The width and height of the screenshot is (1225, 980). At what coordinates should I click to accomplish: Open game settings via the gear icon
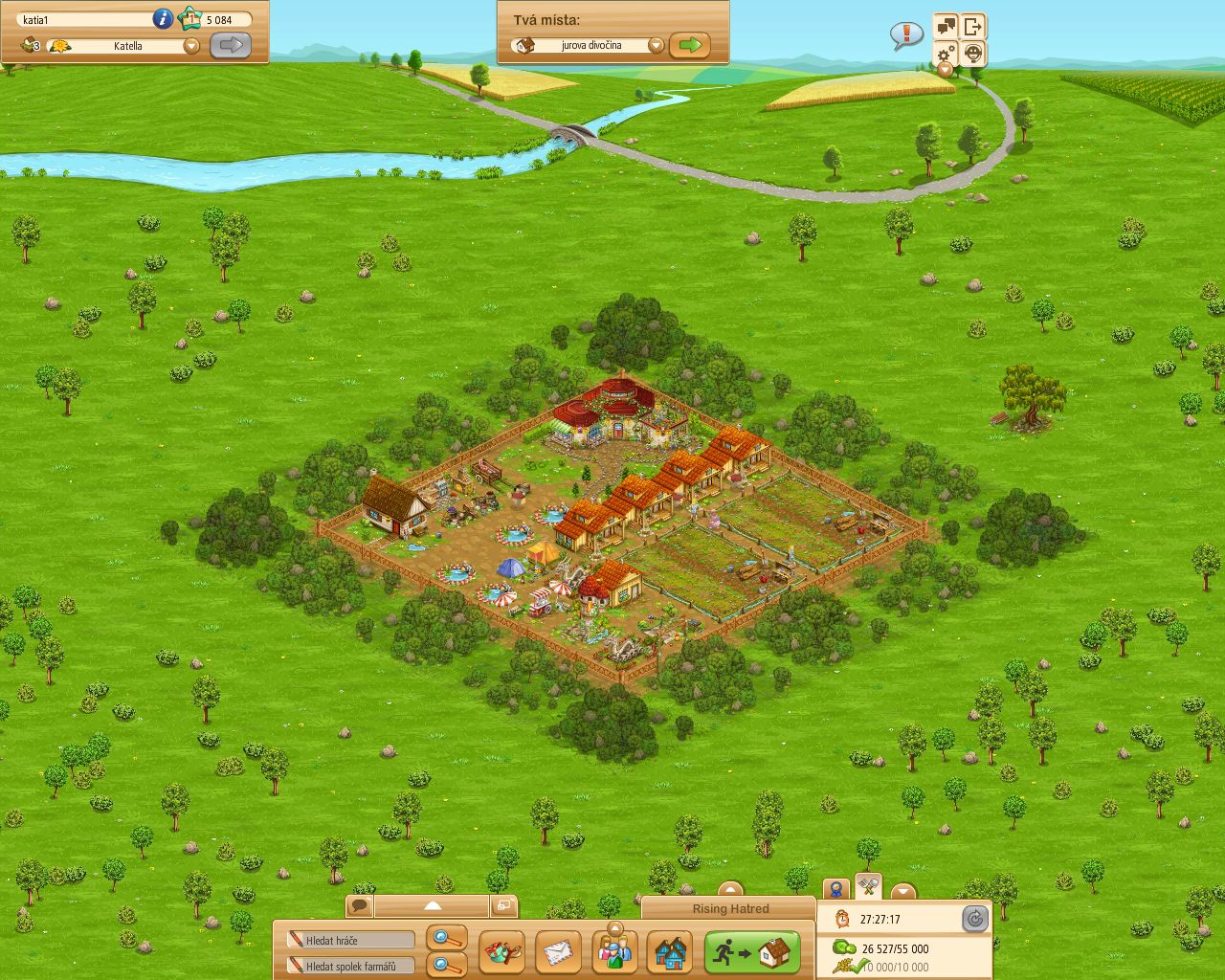coord(947,55)
